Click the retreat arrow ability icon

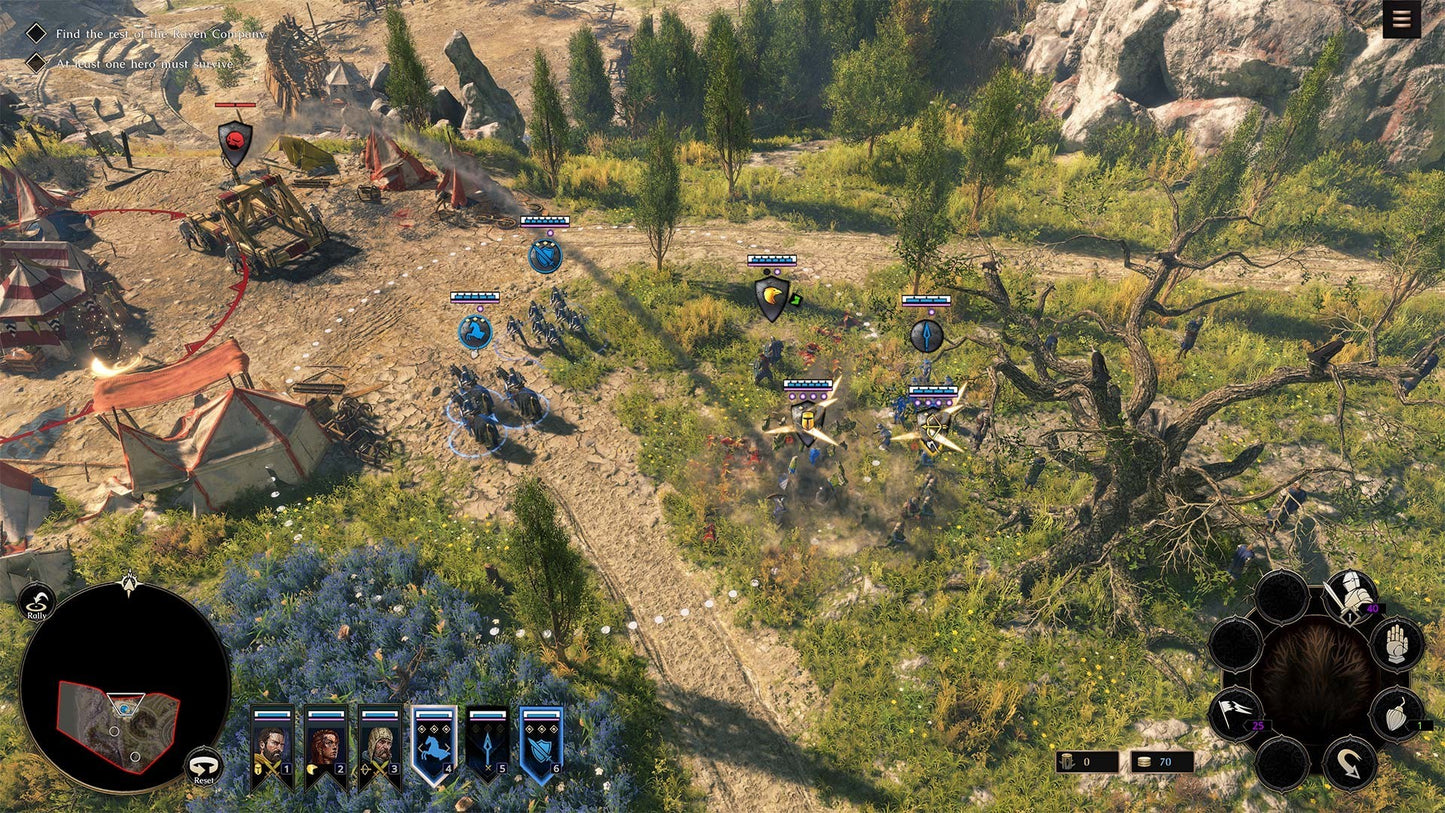coord(1349,761)
